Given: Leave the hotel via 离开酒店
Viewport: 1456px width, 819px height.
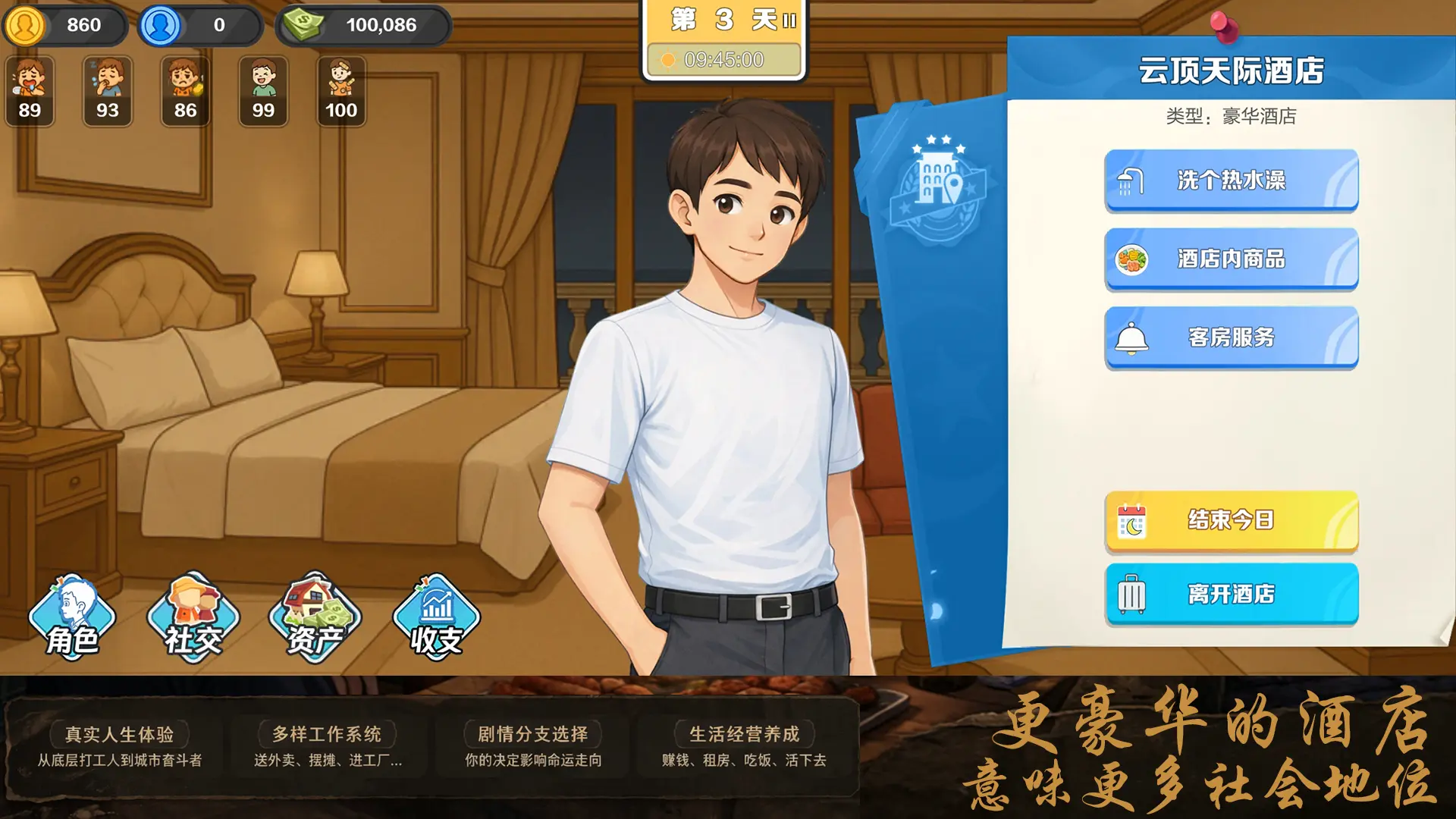Looking at the screenshot, I should click(1230, 595).
